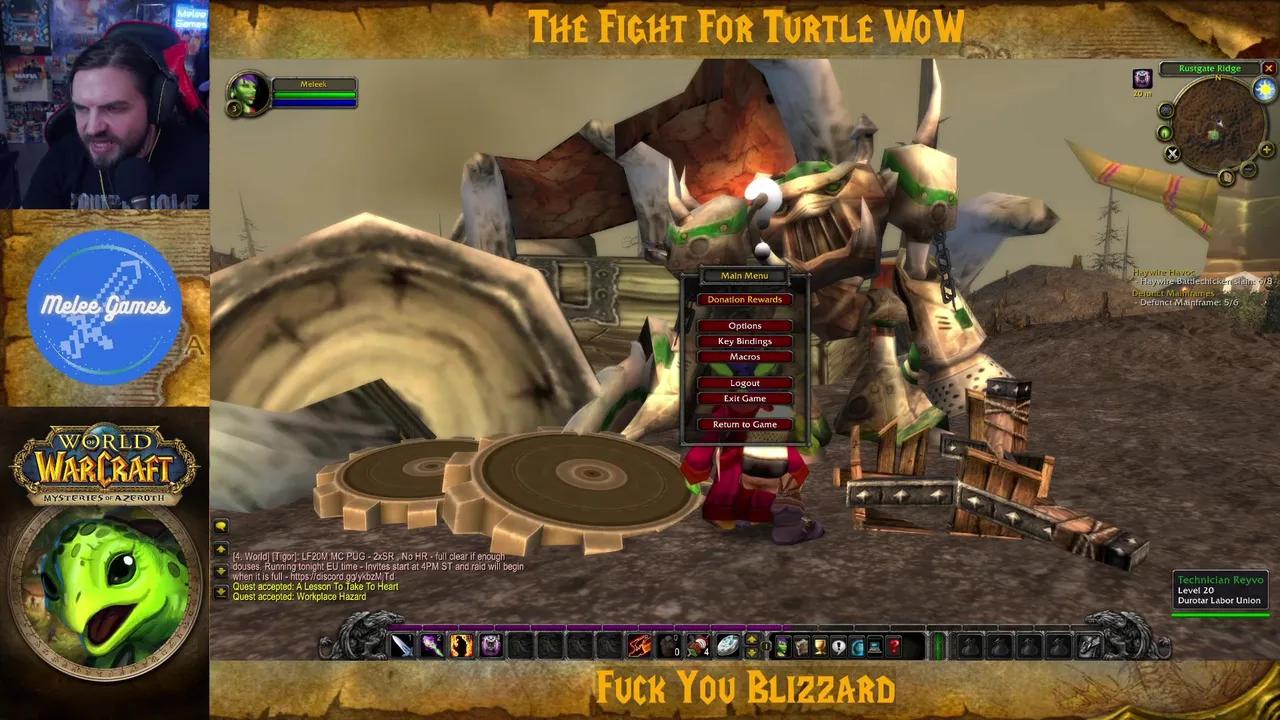Open the red Help question mark icon
Image resolution: width=1280 pixels, height=720 pixels.
[x=893, y=645]
